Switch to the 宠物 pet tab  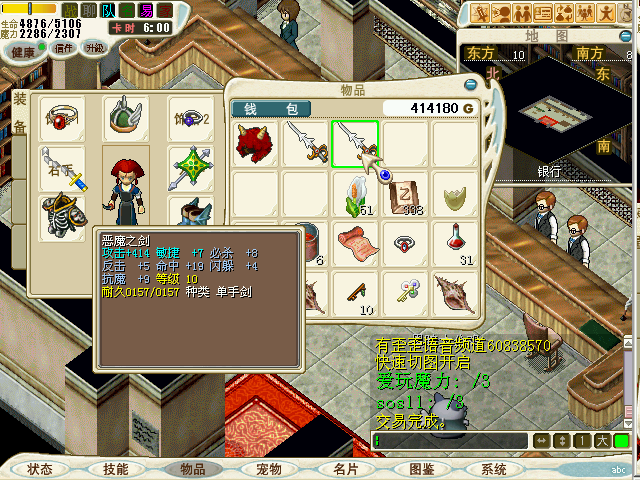[x=269, y=469]
